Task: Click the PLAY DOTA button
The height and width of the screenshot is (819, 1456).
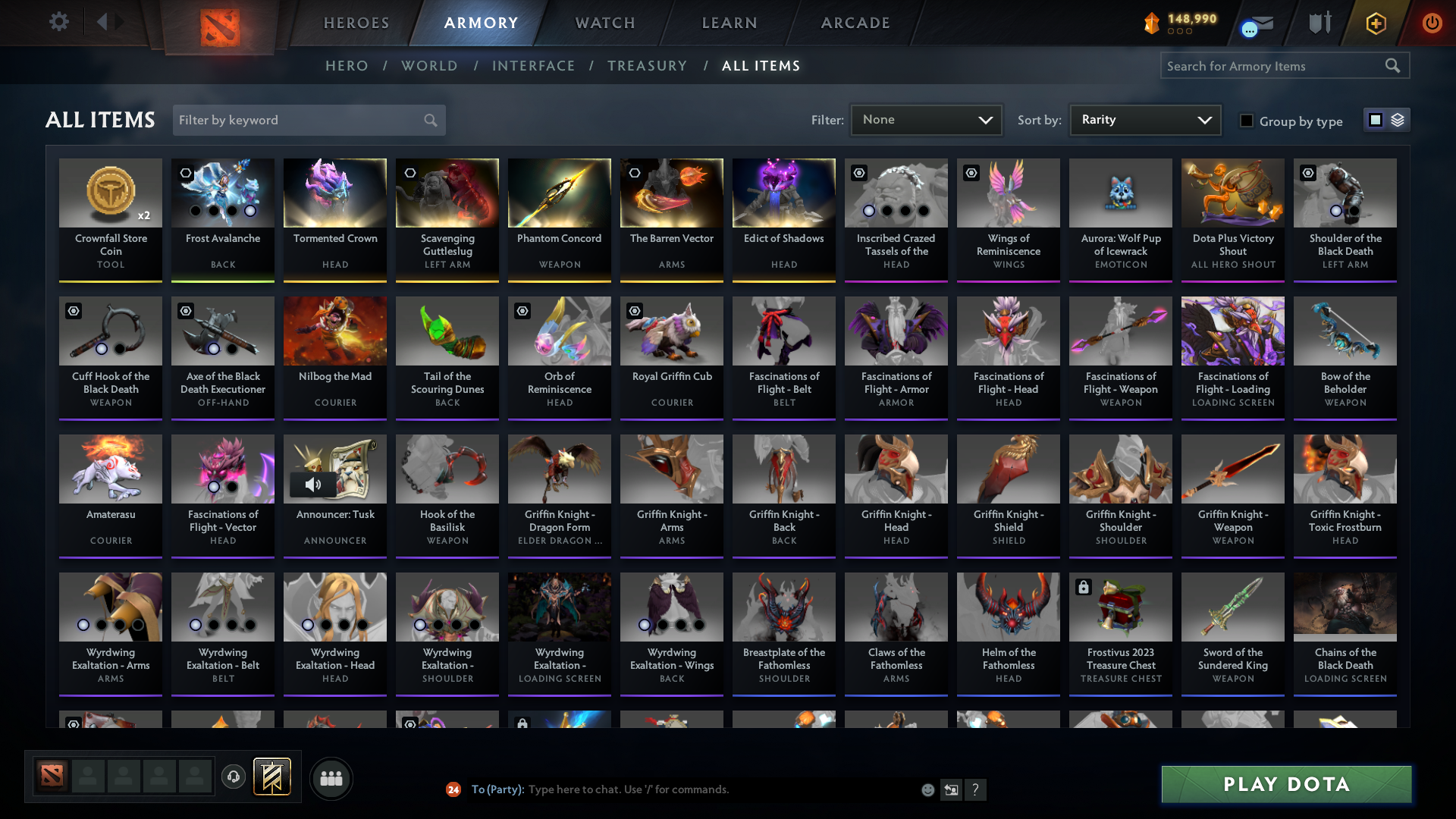Action: pos(1285,785)
